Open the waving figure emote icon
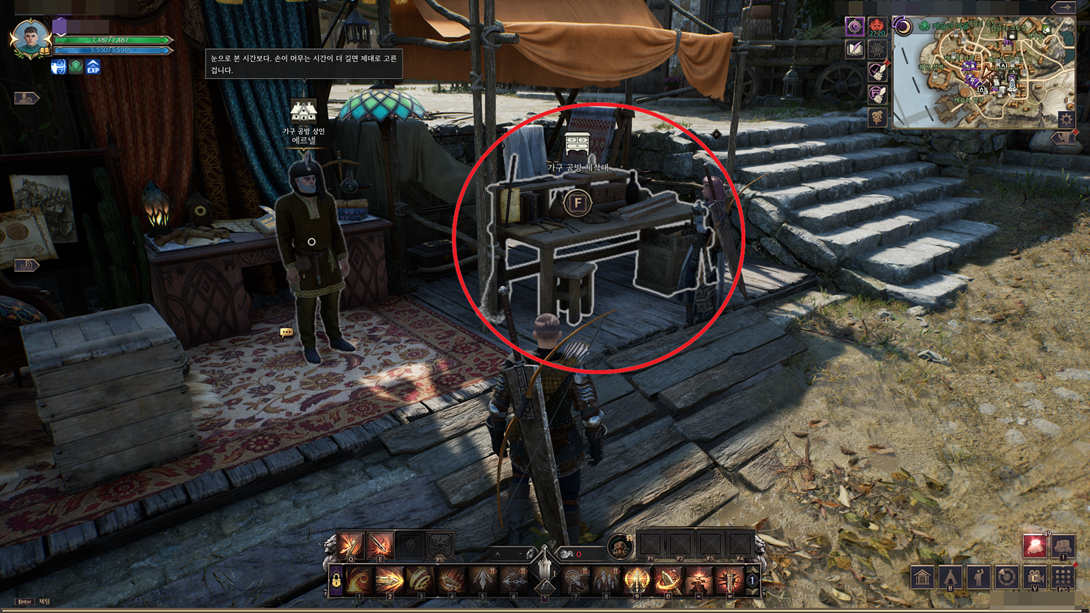Viewport: 1090px width, 613px height. [978, 578]
